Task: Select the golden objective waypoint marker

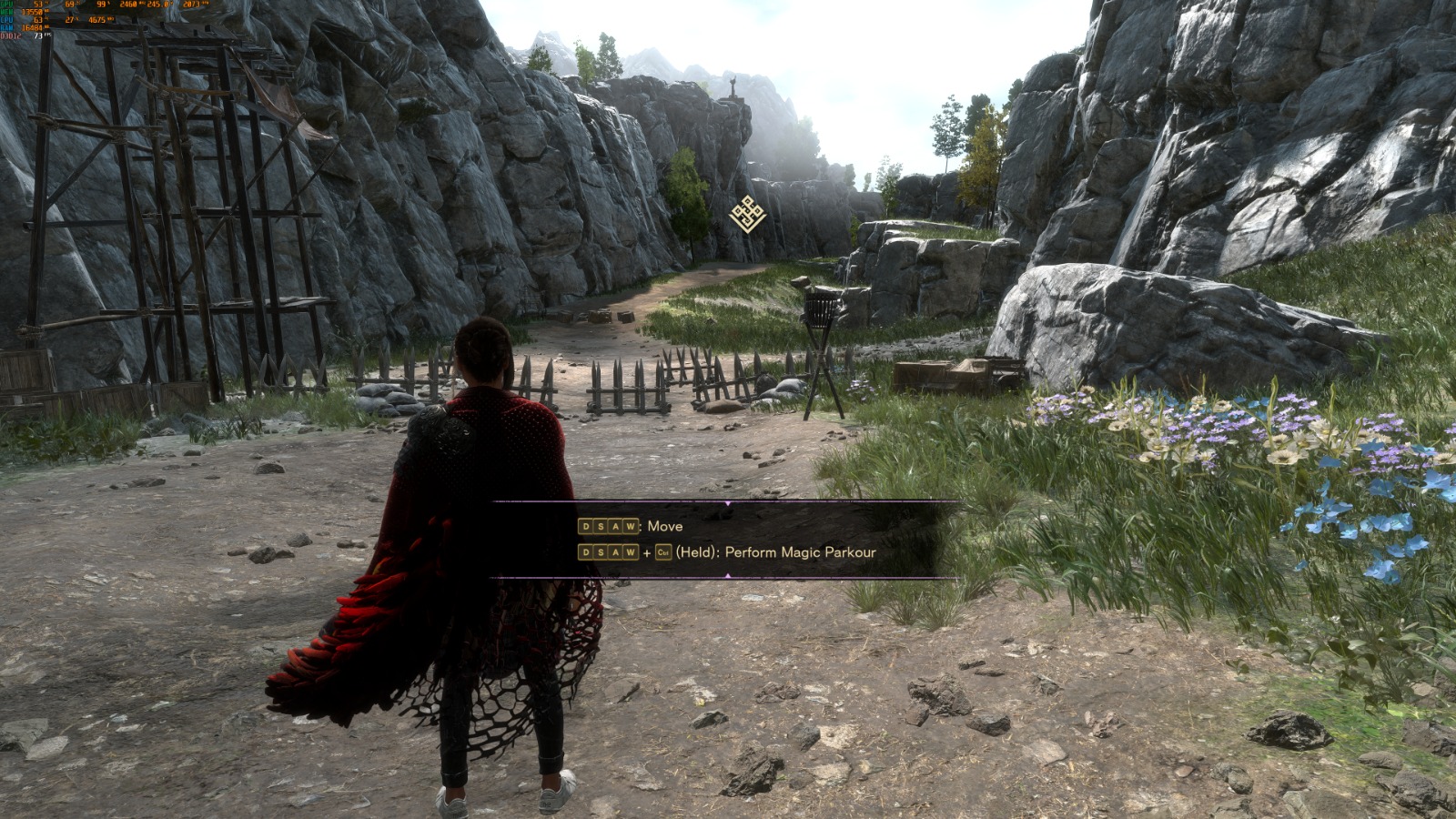Action: [747, 214]
